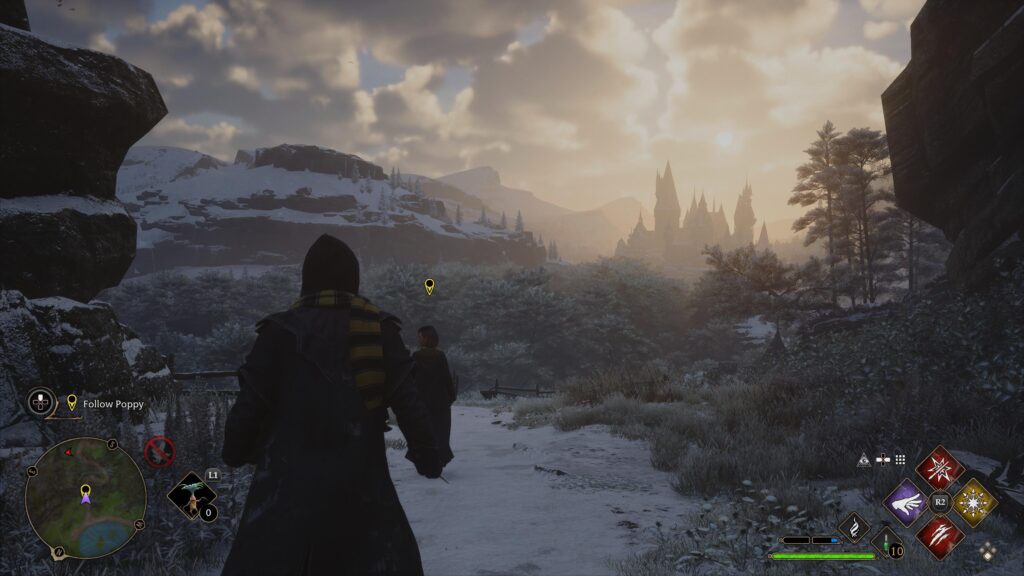1024x576 pixels.
Task: Cast the red slash-marks spell at bottom
Action: [940, 536]
